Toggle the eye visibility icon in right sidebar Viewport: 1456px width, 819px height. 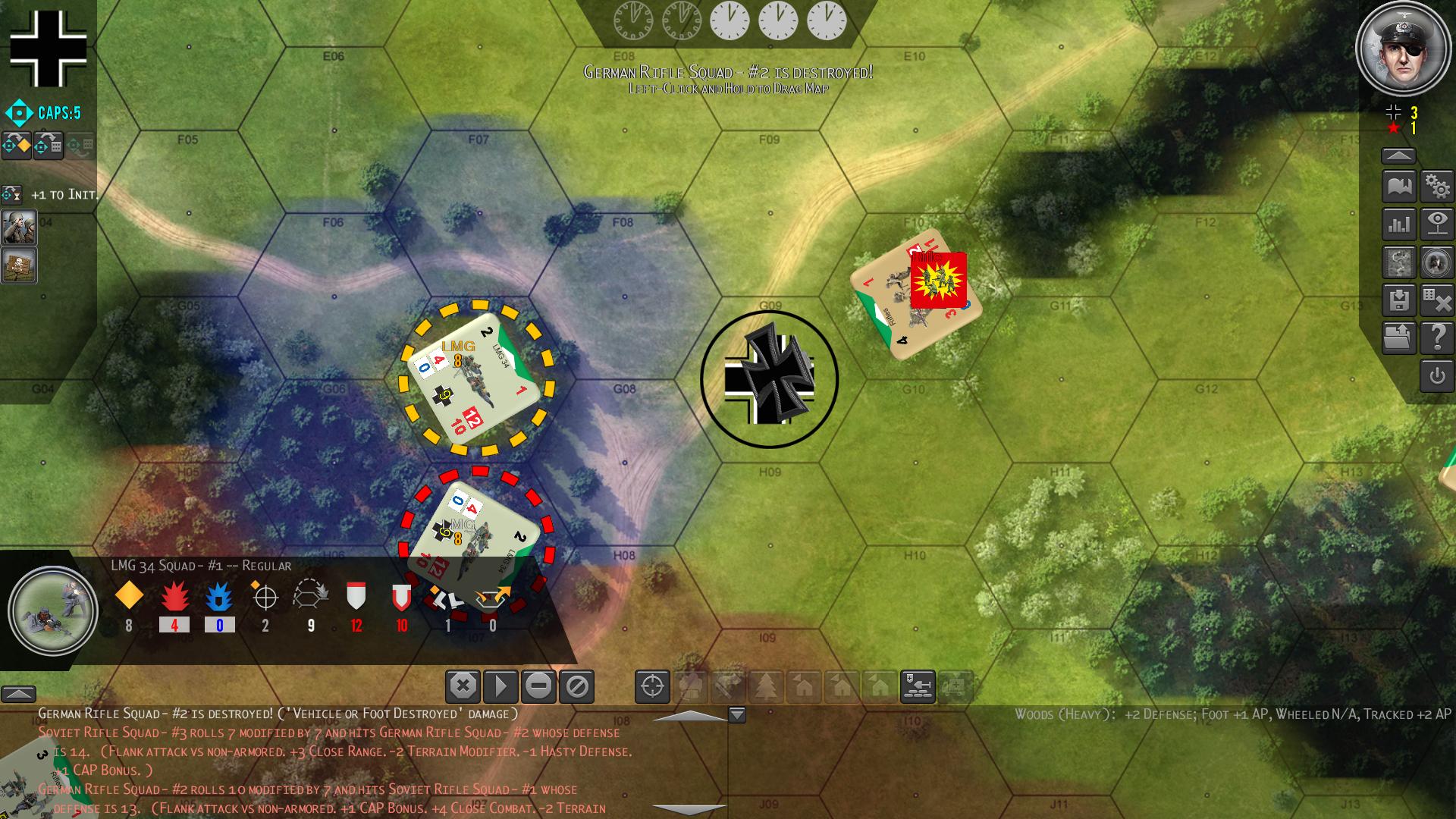[1437, 224]
